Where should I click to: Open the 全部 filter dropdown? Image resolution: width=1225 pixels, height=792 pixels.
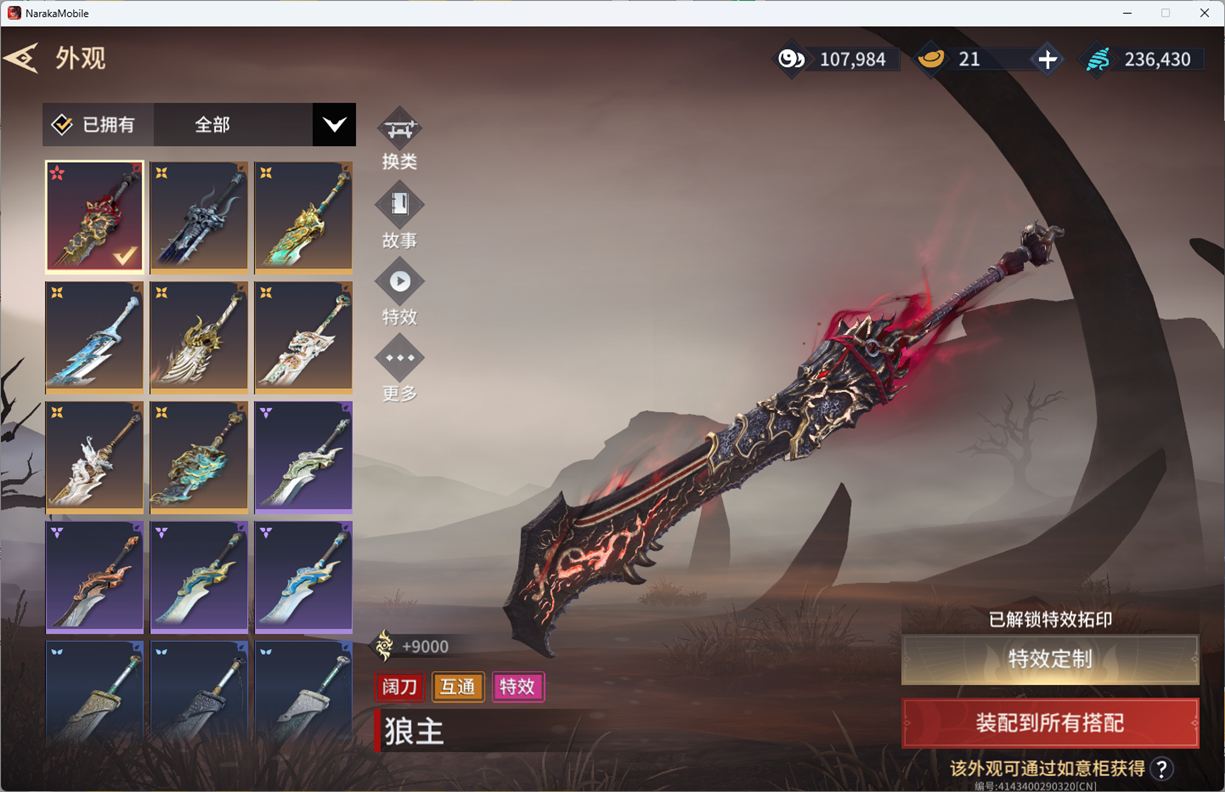click(334, 125)
